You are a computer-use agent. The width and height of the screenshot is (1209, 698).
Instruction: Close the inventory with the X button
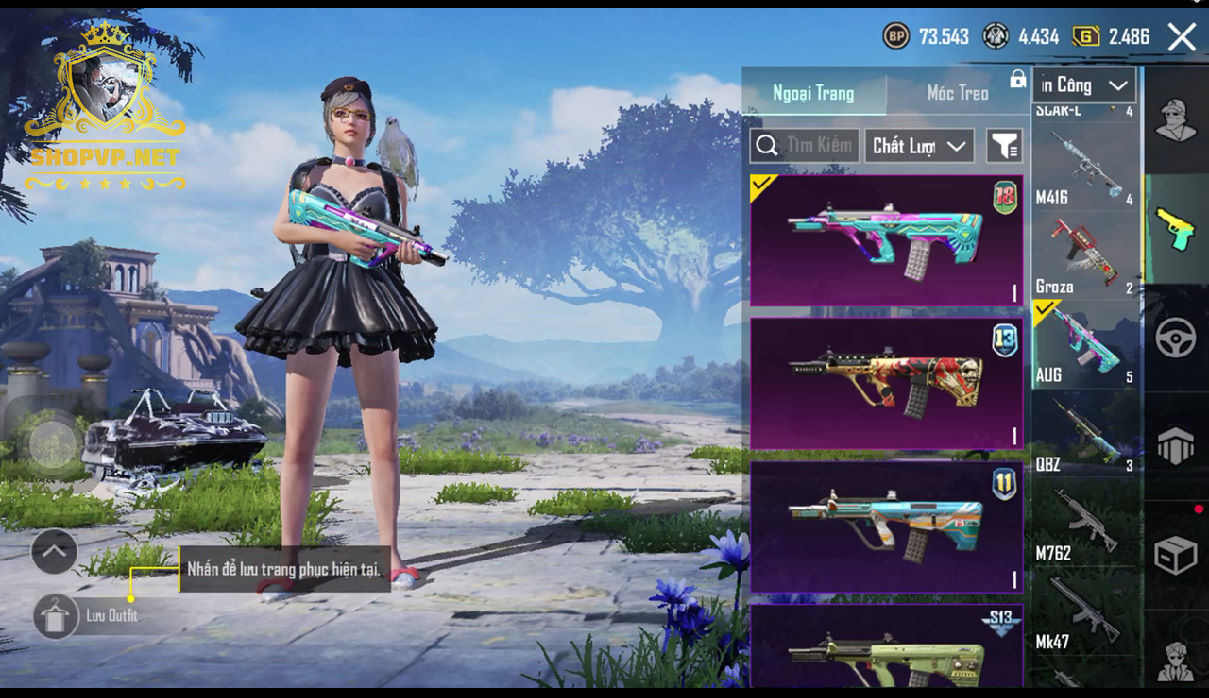point(1182,38)
